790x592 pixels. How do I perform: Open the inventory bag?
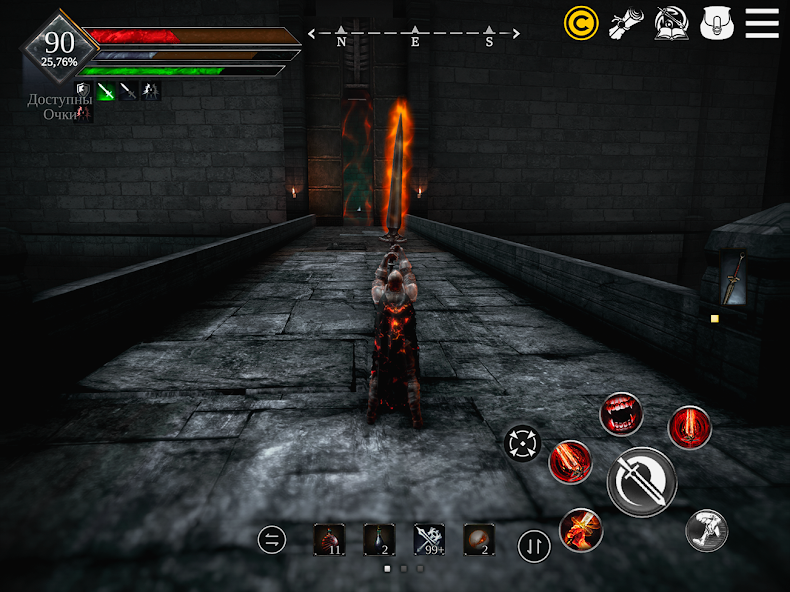717,22
